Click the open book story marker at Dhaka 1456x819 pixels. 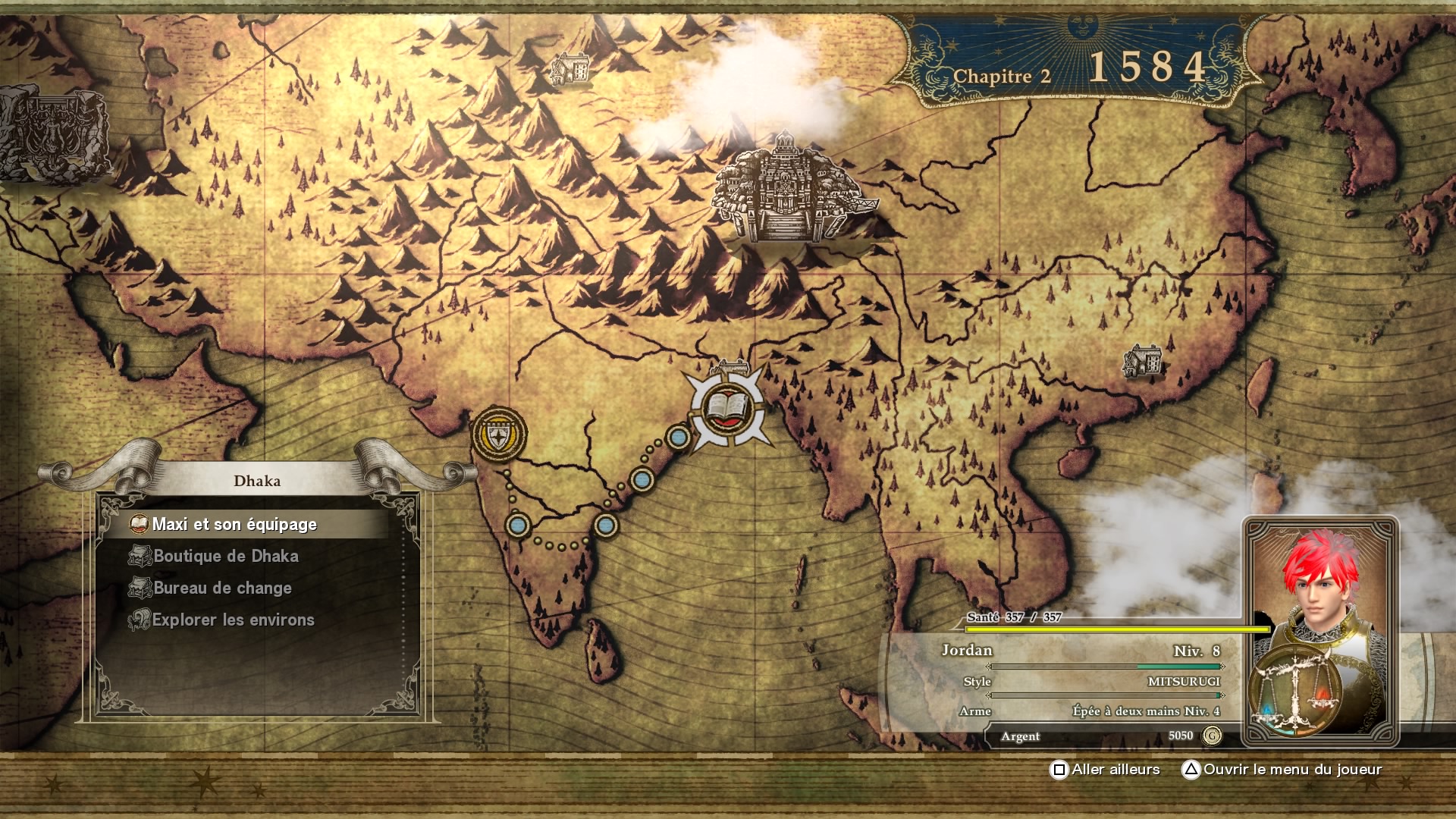726,410
